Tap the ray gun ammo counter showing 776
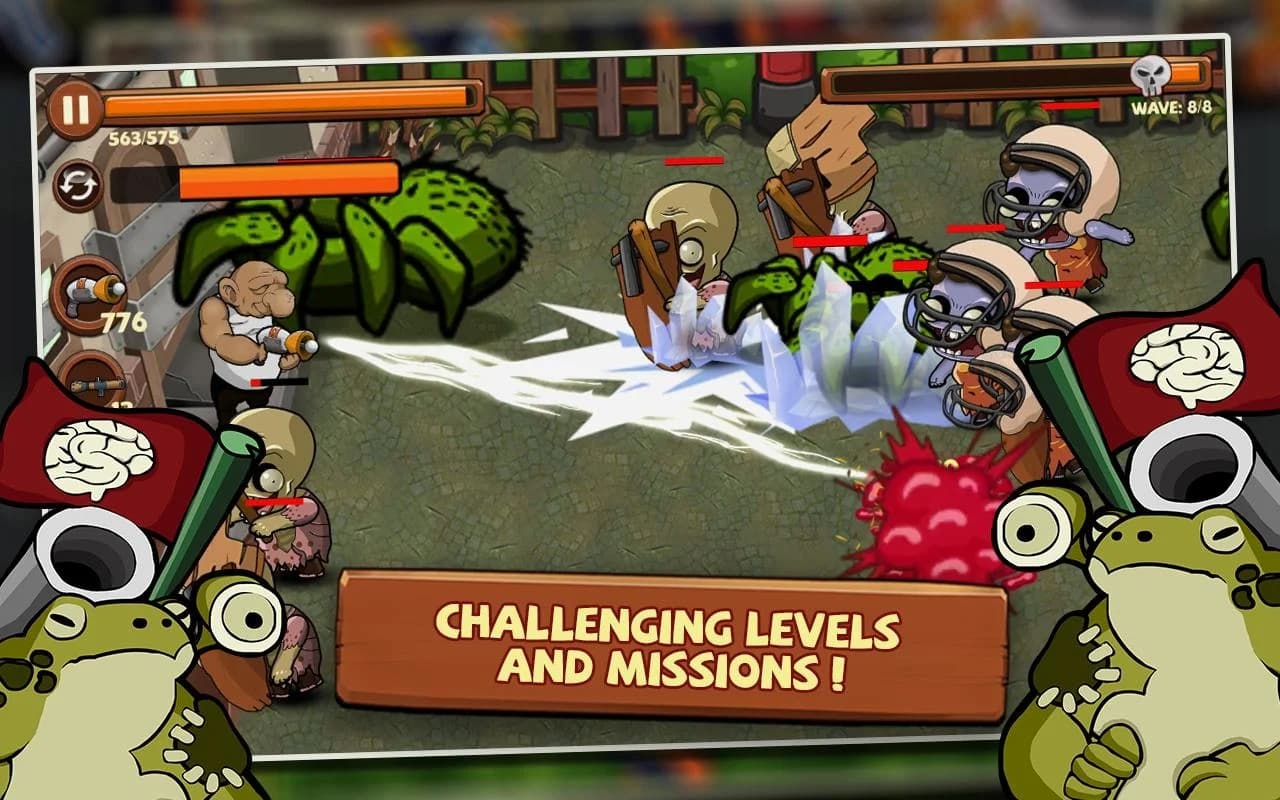The width and height of the screenshot is (1280, 800). pyautogui.click(x=126, y=322)
